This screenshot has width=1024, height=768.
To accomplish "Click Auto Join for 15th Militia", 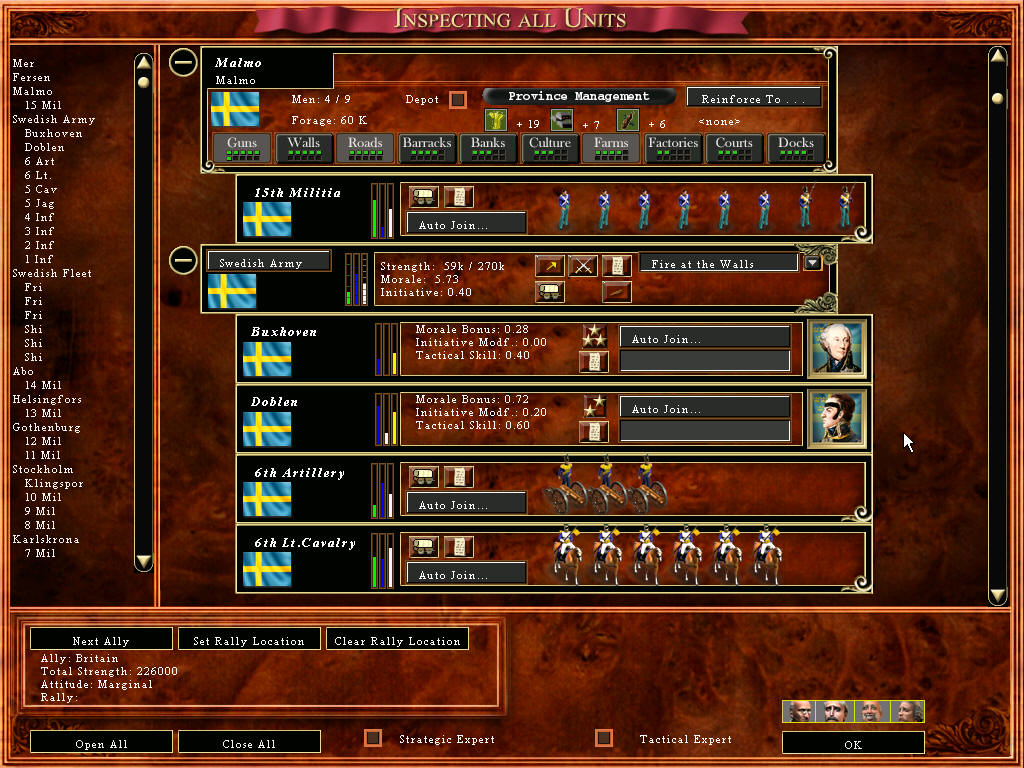I will tap(466, 225).
